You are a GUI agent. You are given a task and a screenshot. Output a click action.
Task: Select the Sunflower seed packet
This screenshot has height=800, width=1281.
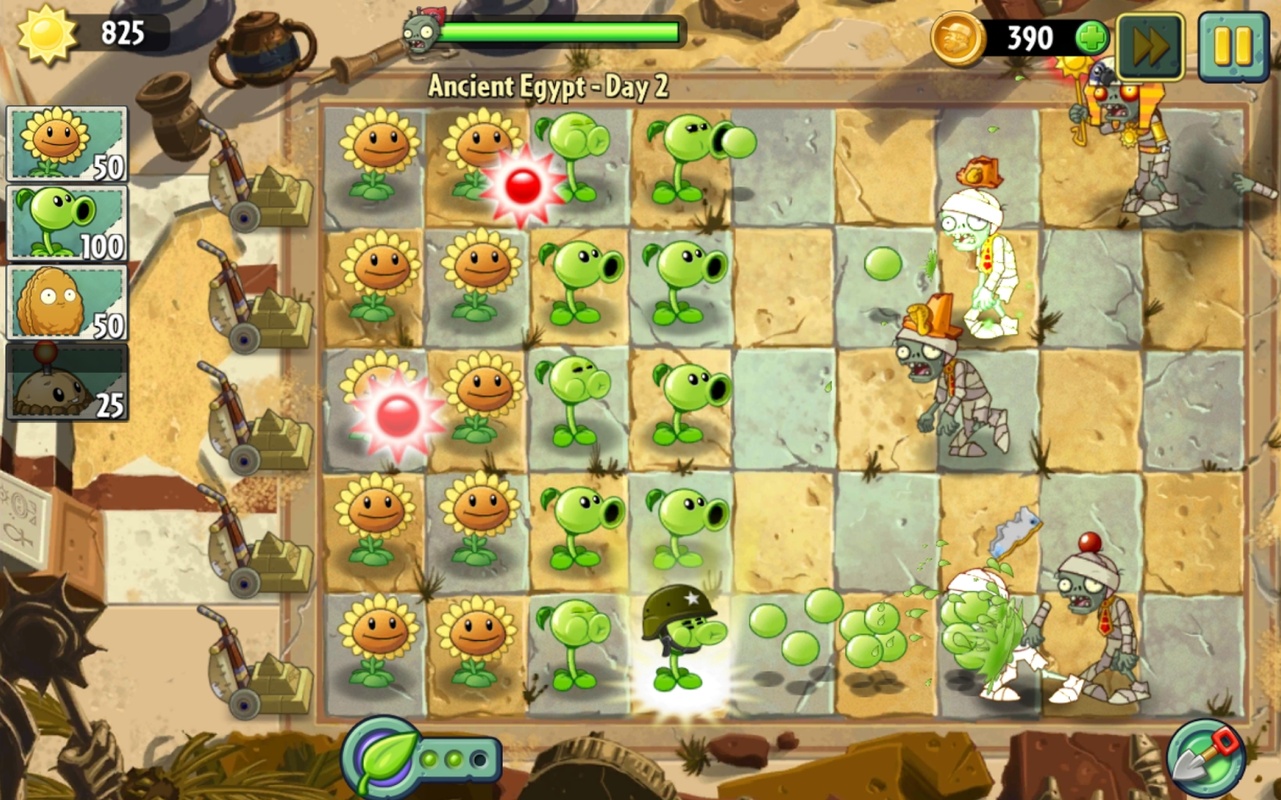pyautogui.click(x=67, y=143)
